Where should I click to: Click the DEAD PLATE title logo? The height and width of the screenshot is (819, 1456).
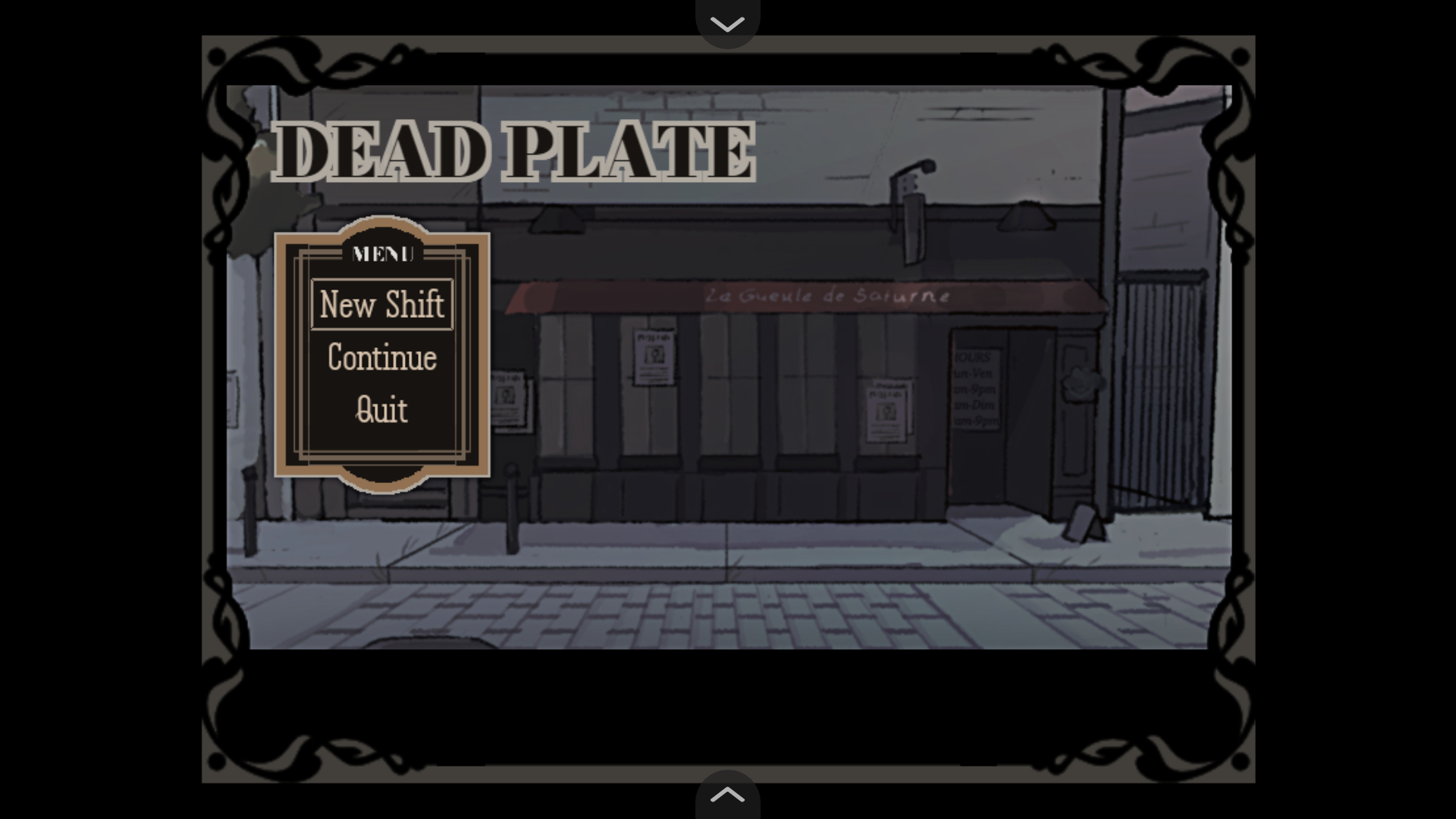(x=513, y=151)
